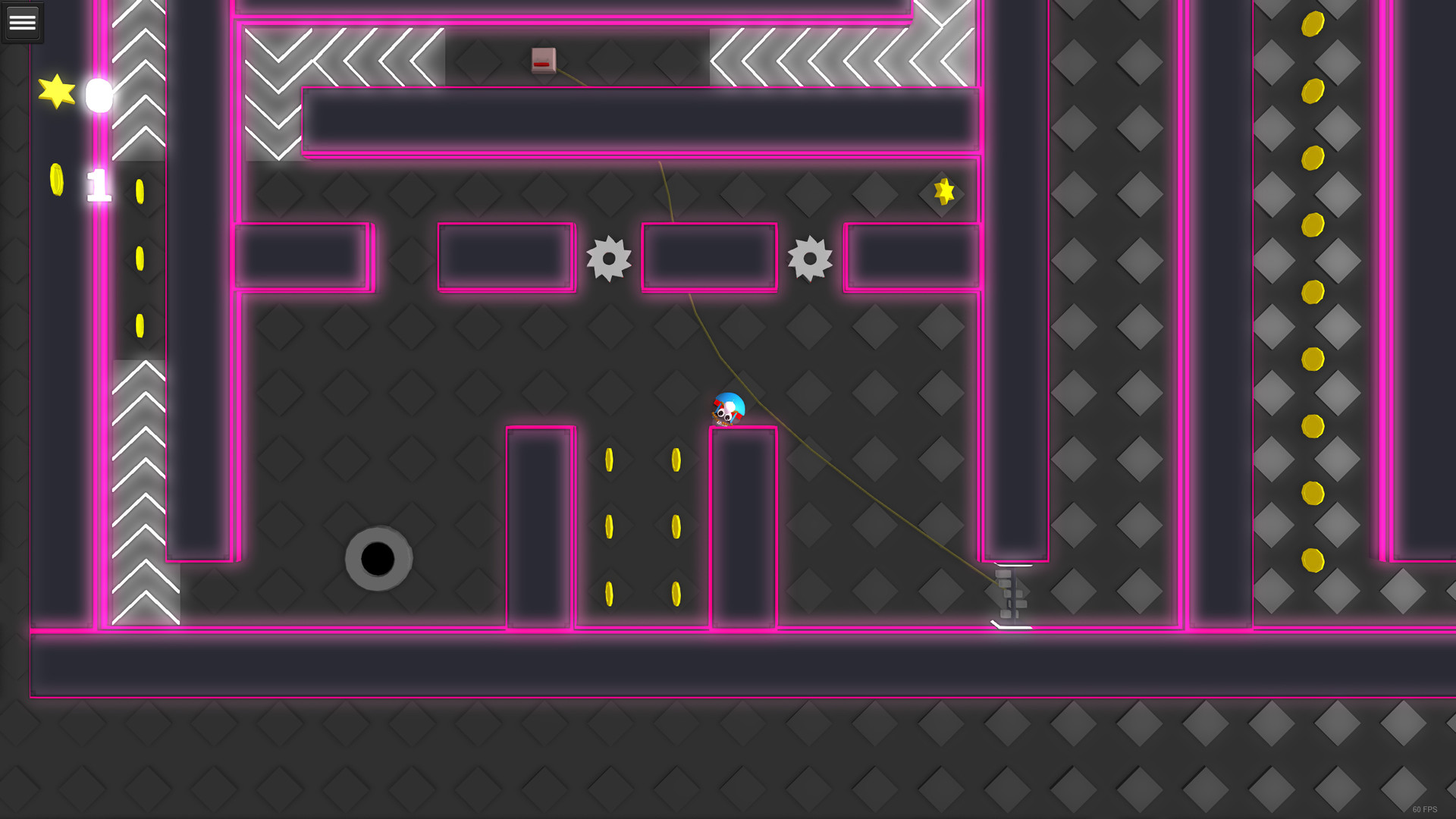Collect the yellow star beside the score counter
The height and width of the screenshot is (819, 1456).
coord(56,93)
